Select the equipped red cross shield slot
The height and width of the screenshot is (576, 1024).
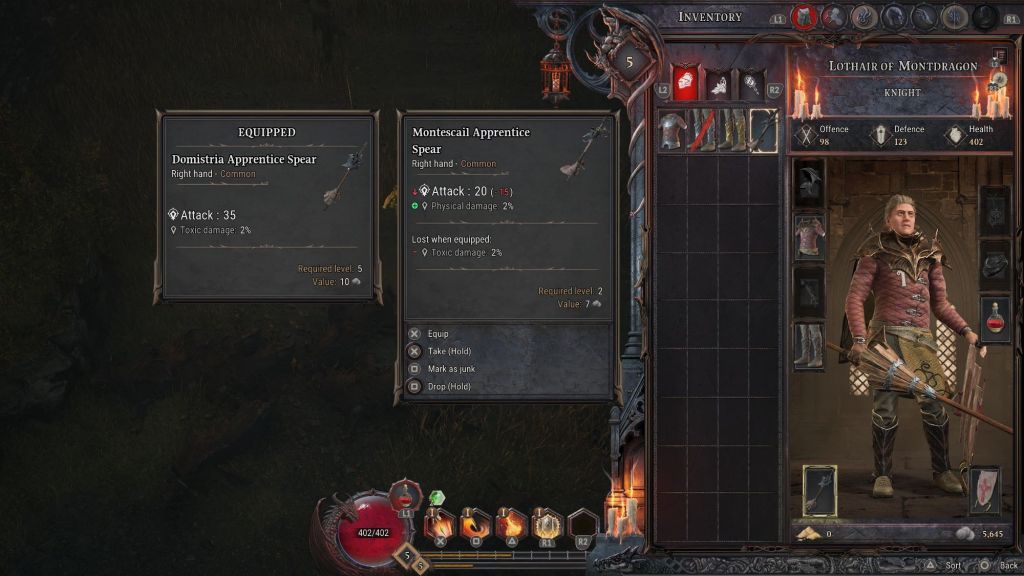coord(984,490)
